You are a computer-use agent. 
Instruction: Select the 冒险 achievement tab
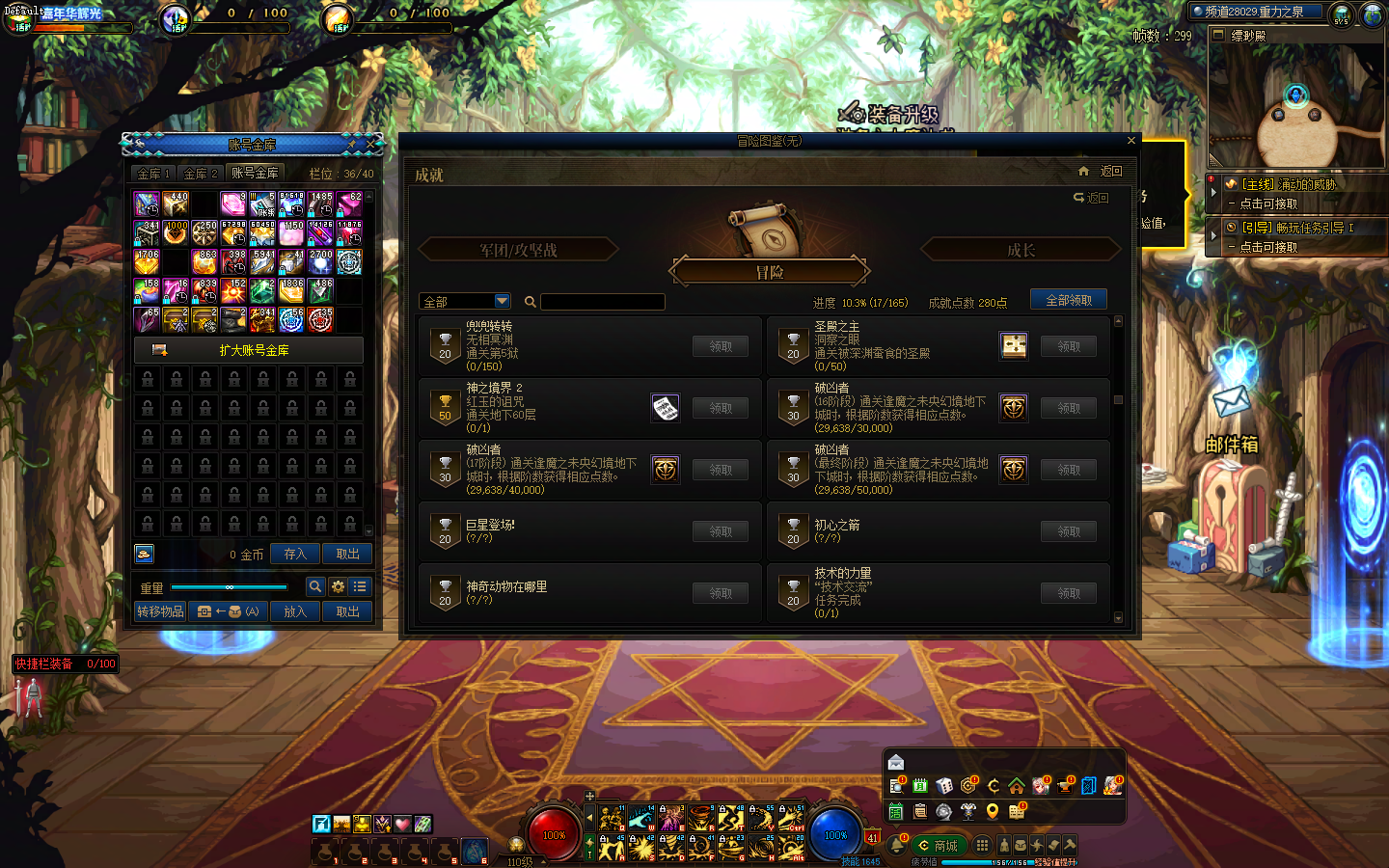coord(770,273)
